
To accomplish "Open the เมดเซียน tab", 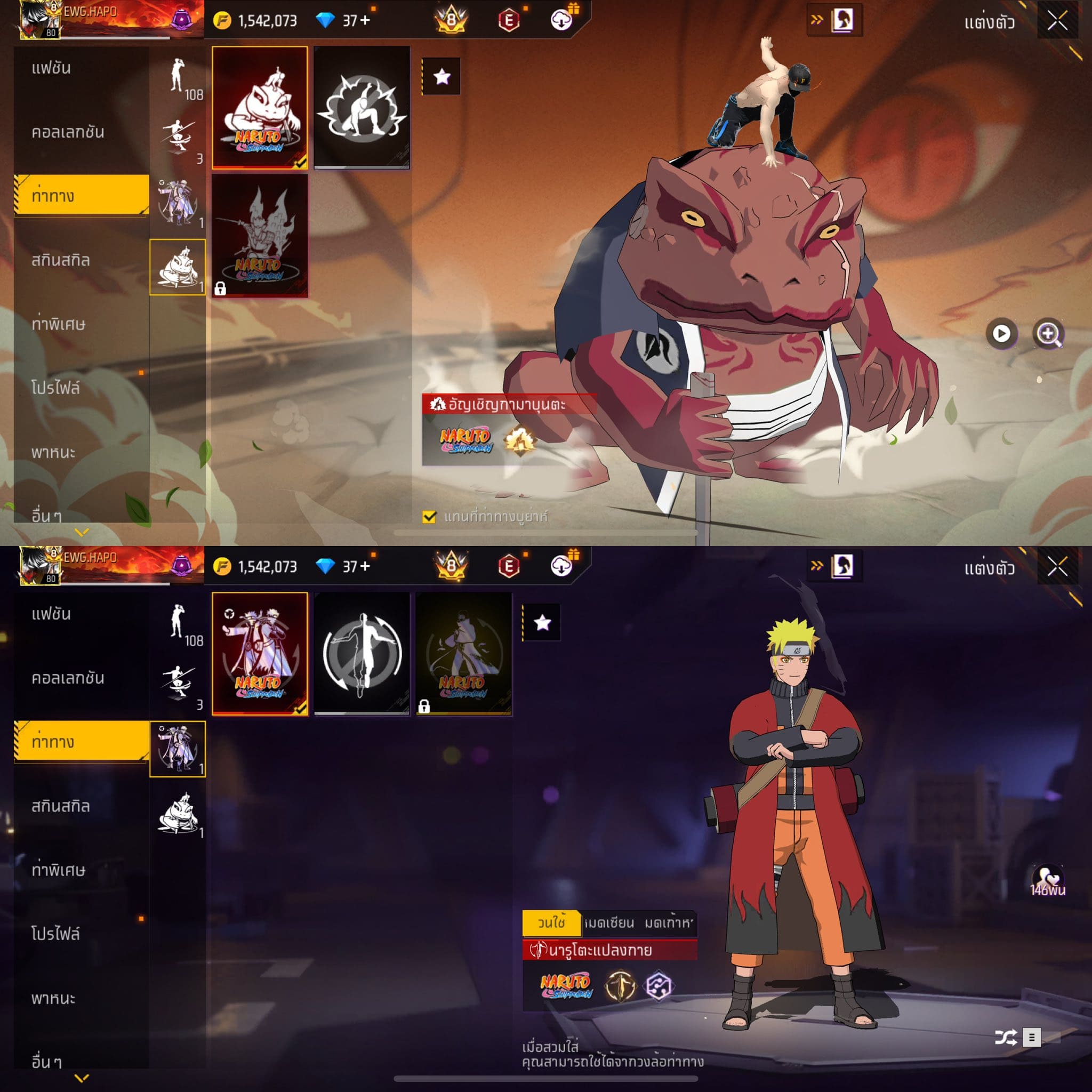I will pos(609,922).
